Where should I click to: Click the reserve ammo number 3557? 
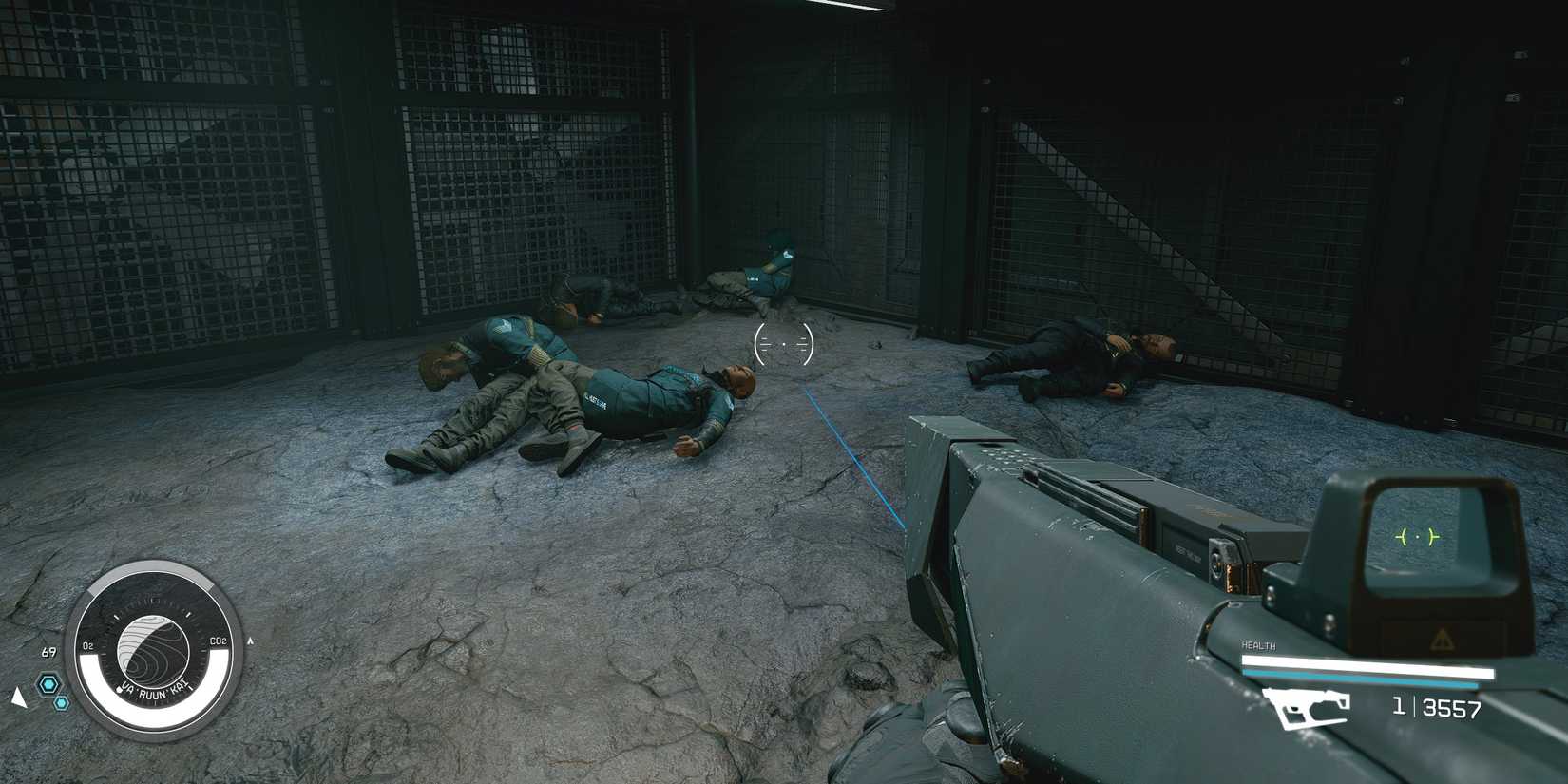click(x=1453, y=708)
